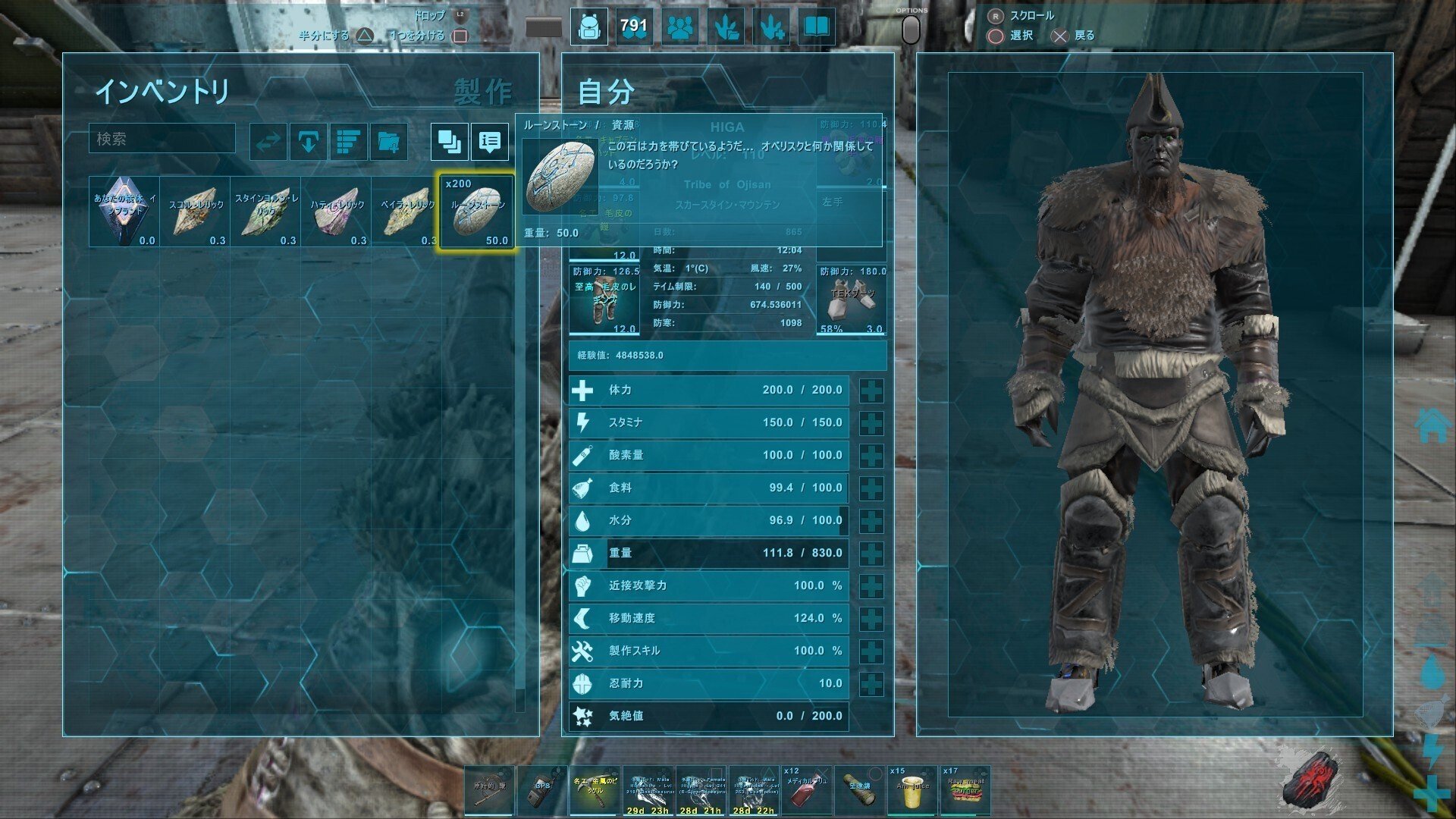Increase the 重量 weight stat
Viewport: 1456px width, 819px height.
[871, 554]
